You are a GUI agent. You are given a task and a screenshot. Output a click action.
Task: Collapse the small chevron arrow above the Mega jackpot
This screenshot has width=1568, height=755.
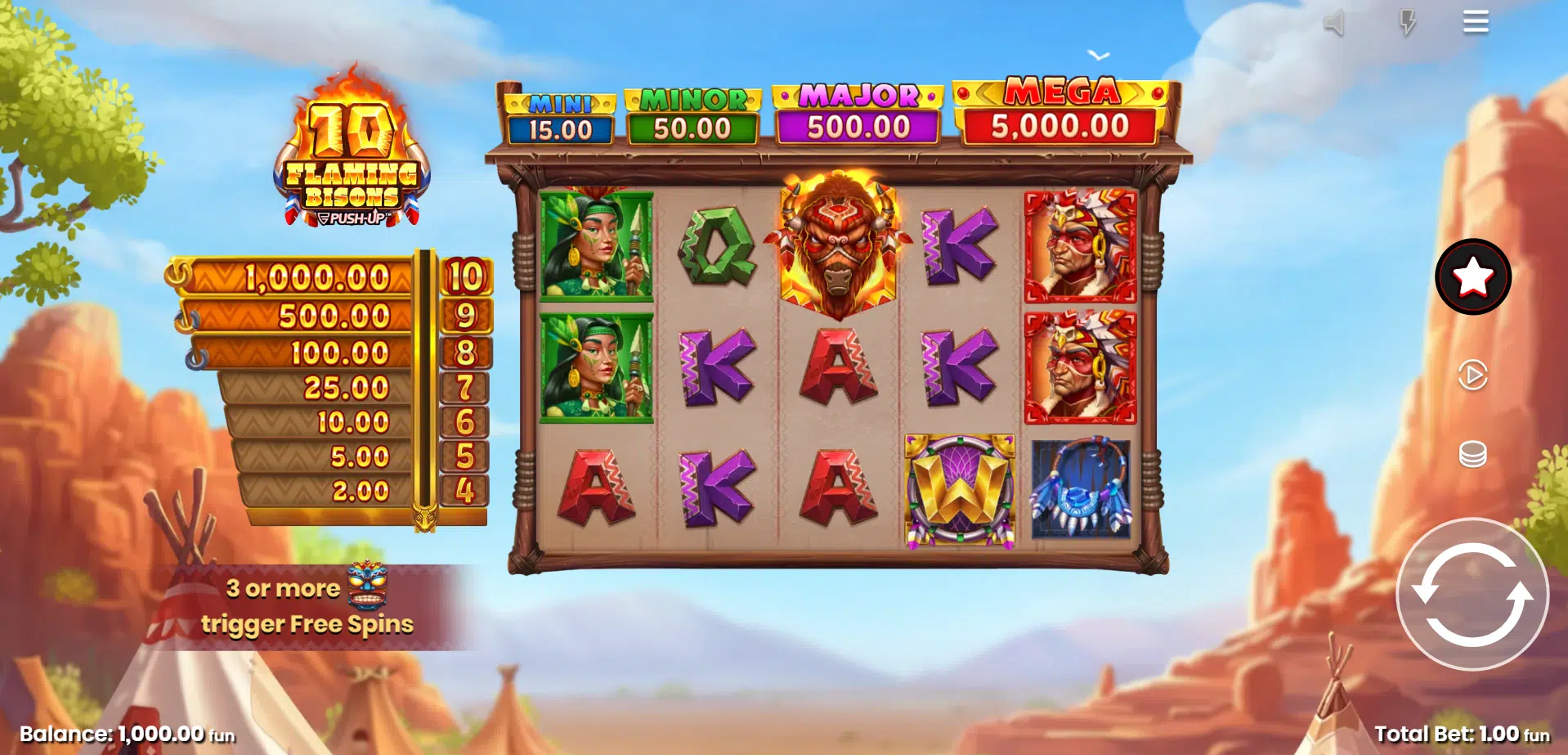point(1098,56)
